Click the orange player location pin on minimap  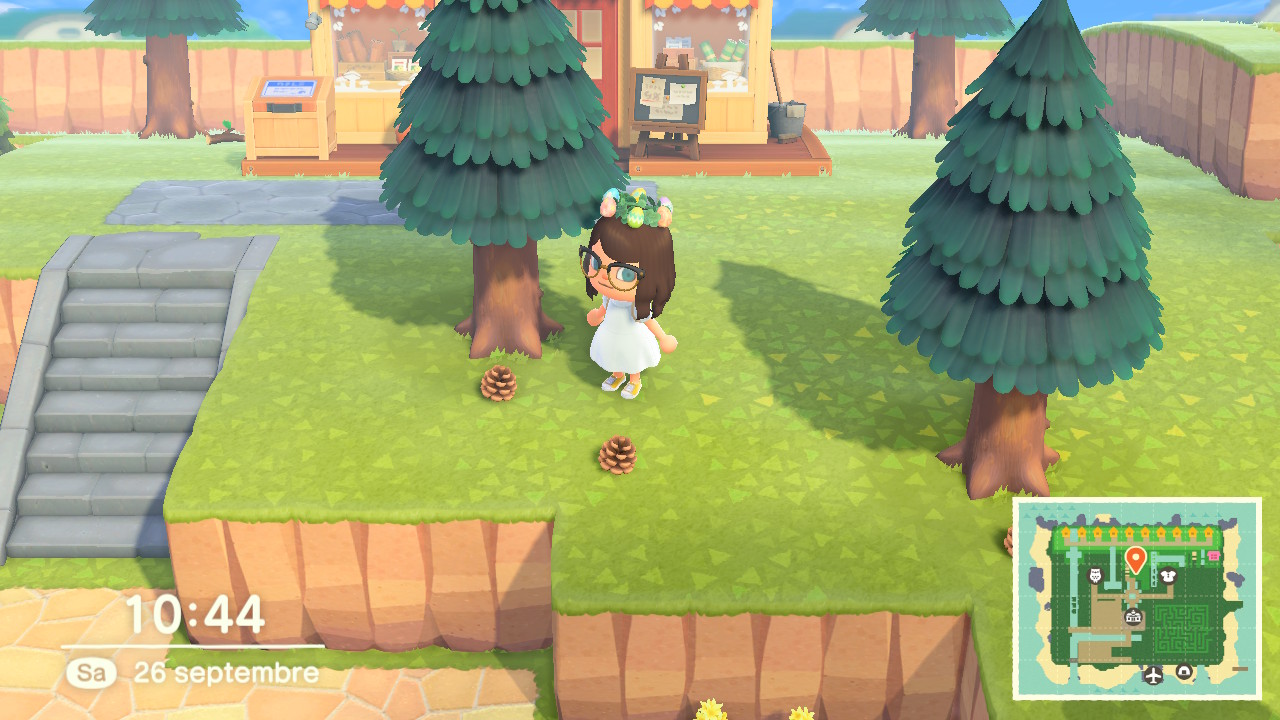(x=1135, y=559)
